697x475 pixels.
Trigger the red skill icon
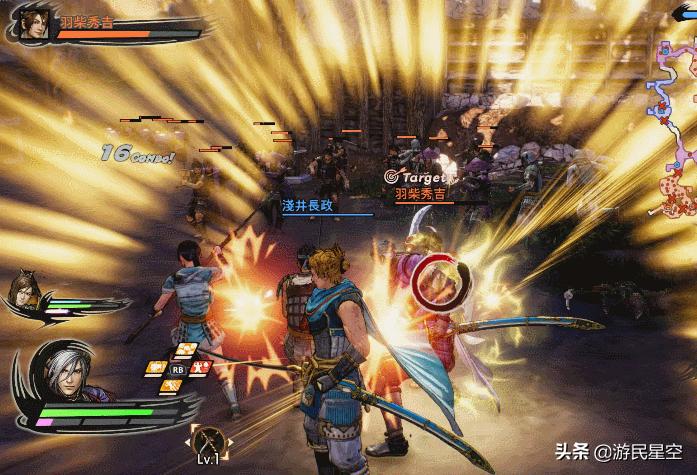pos(200,367)
